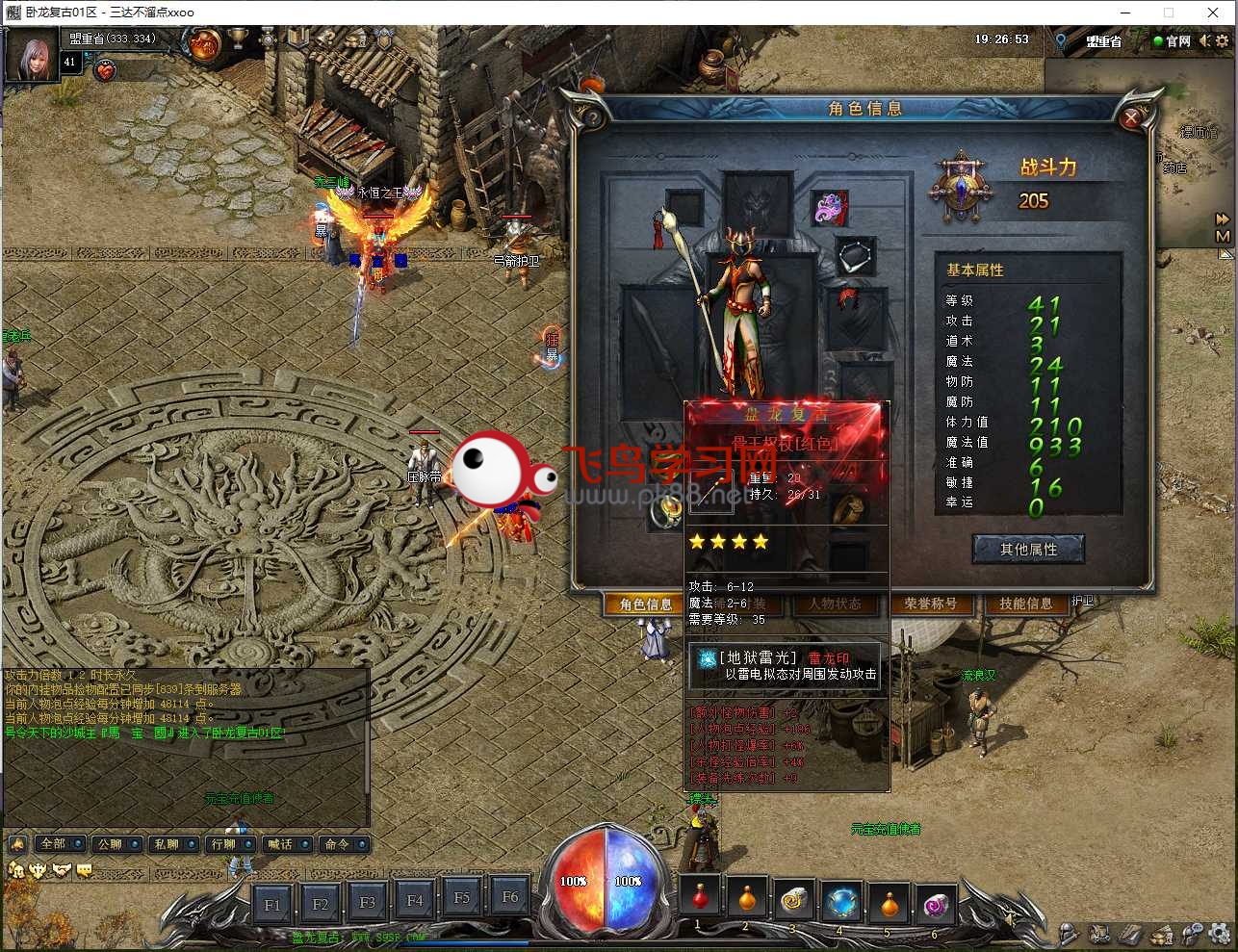Click the player portrait avatar
This screenshot has width=1238, height=952.
click(31, 56)
